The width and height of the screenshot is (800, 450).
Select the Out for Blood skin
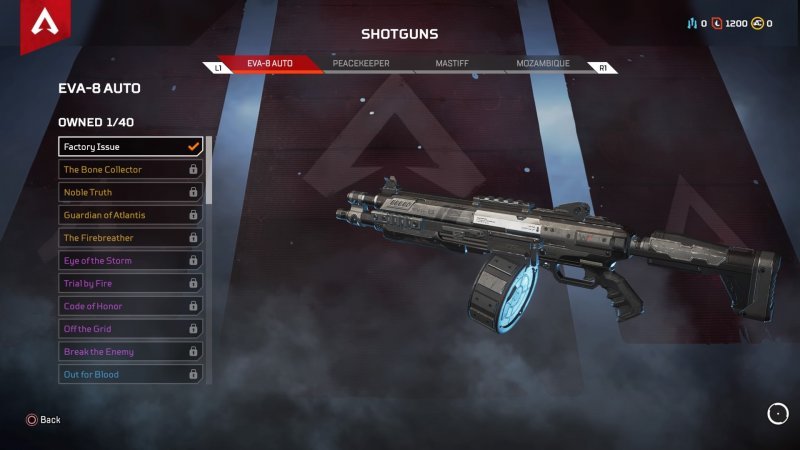pyautogui.click(x=131, y=374)
